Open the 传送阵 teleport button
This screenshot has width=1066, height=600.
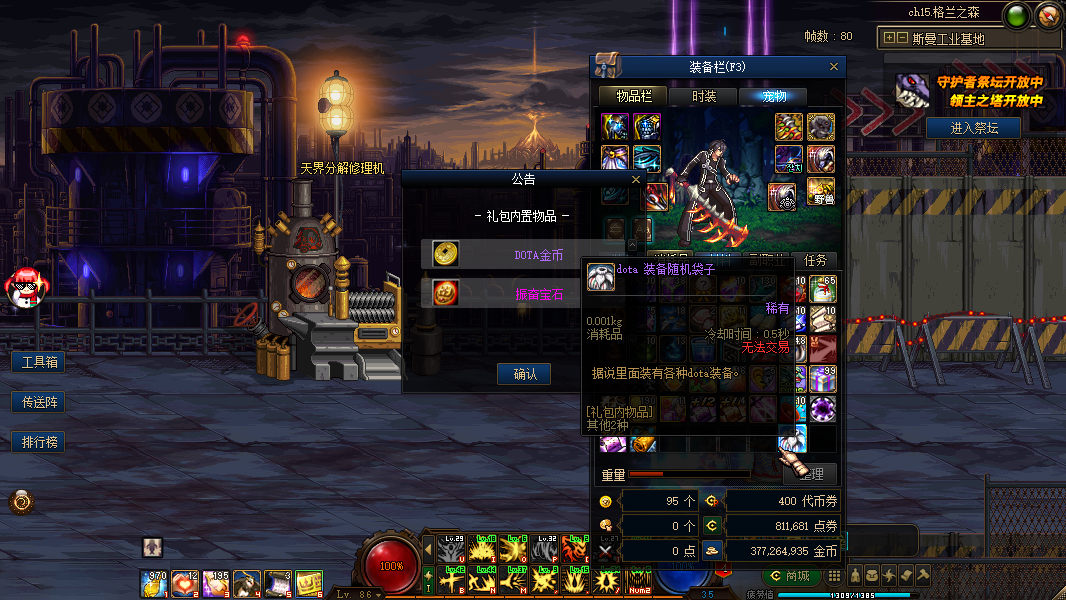click(38, 402)
